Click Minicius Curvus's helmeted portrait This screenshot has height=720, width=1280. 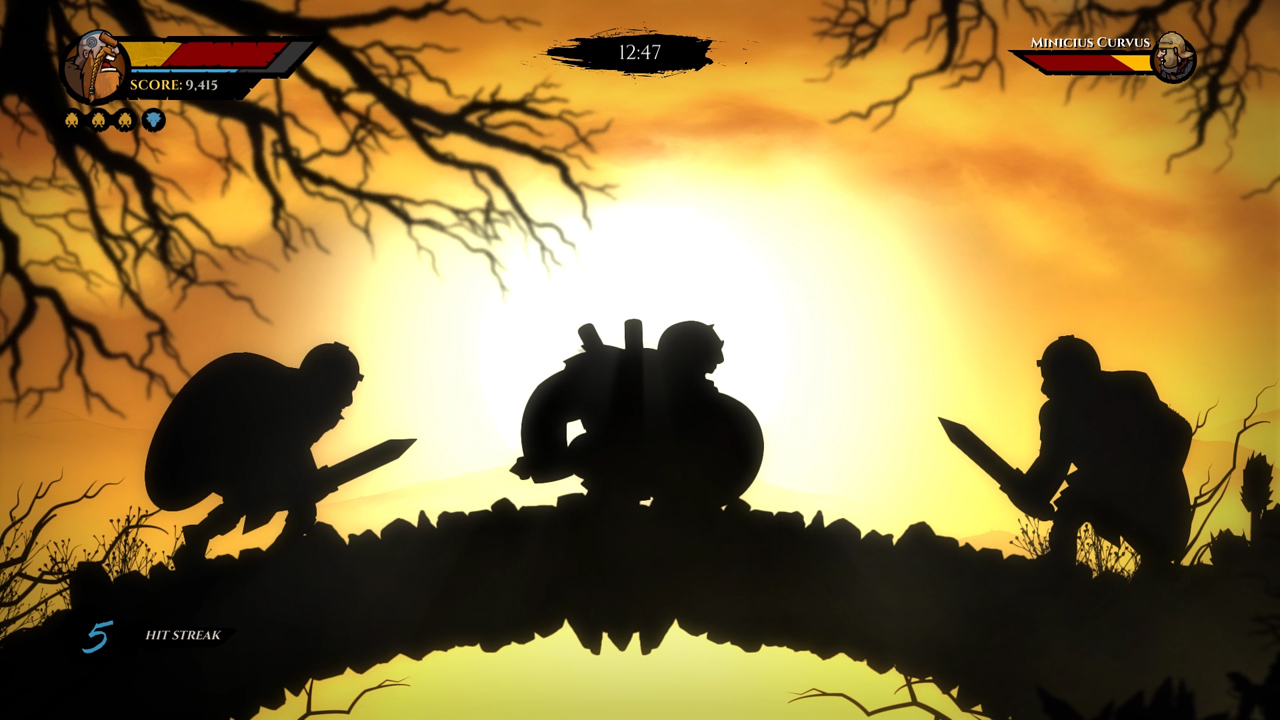[x=1175, y=58]
